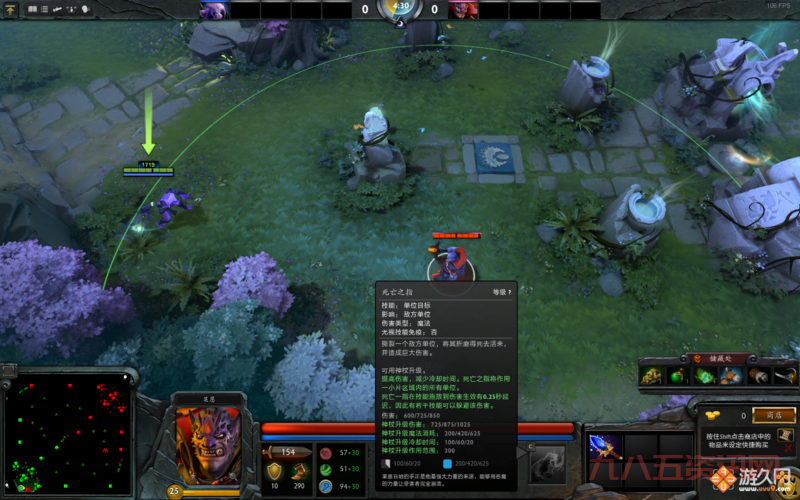Click the fur-trimmed gauntlet item in stash
Viewport: 800px width, 500px height.
pyautogui.click(x=759, y=375)
